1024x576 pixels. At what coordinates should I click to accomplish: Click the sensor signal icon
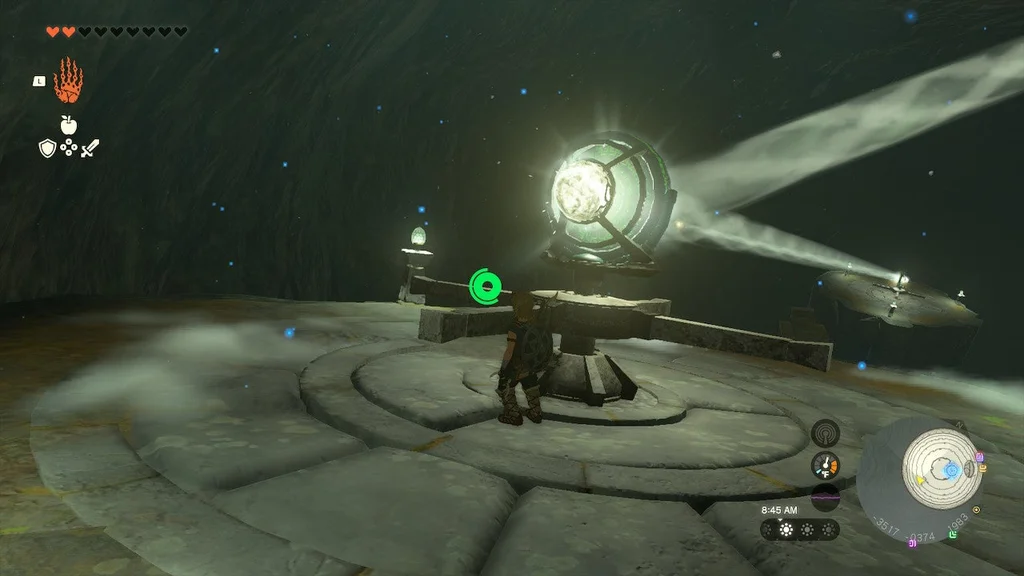tap(825, 432)
